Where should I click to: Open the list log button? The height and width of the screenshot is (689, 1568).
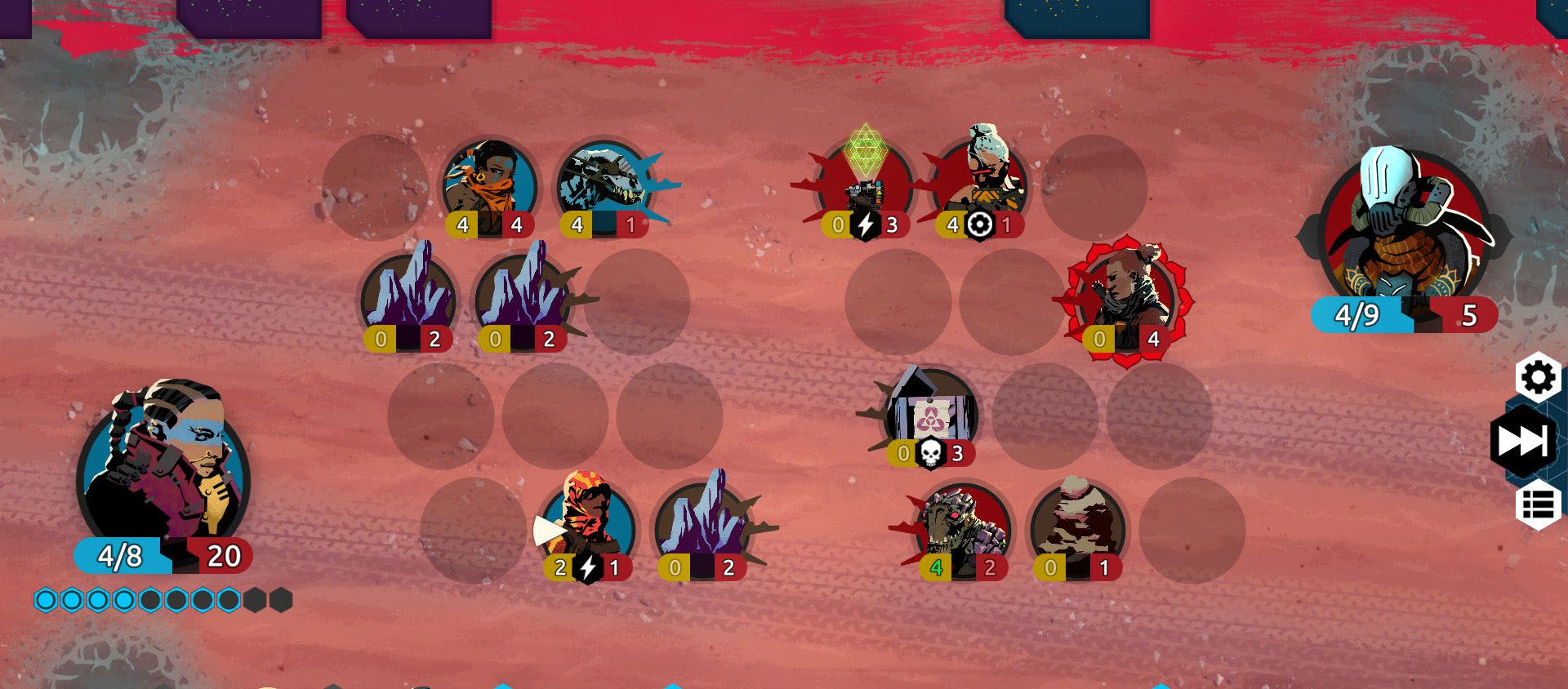coord(1538,505)
